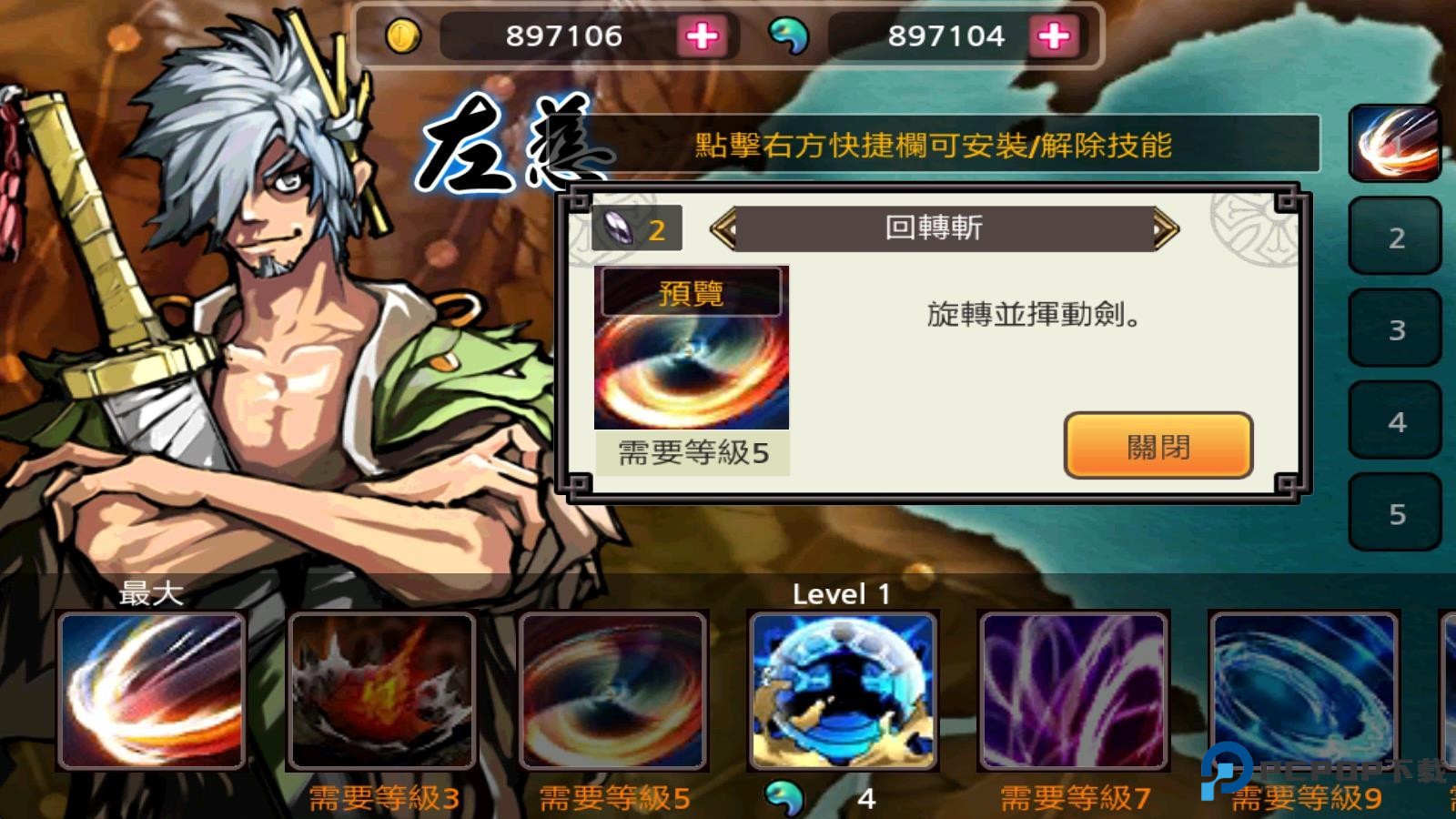Viewport: 1456px width, 819px height.
Task: Toggle skill slot 4 in the right sidebar
Action: (x=1395, y=420)
